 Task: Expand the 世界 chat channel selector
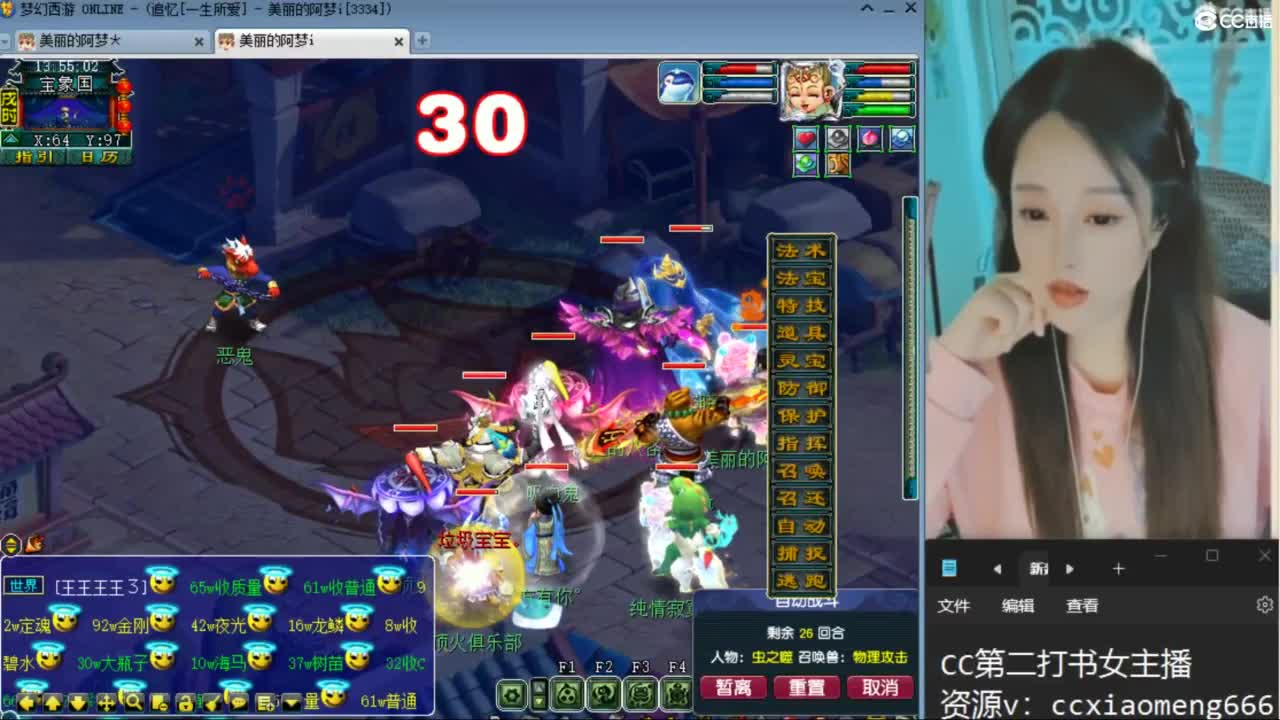point(22,587)
